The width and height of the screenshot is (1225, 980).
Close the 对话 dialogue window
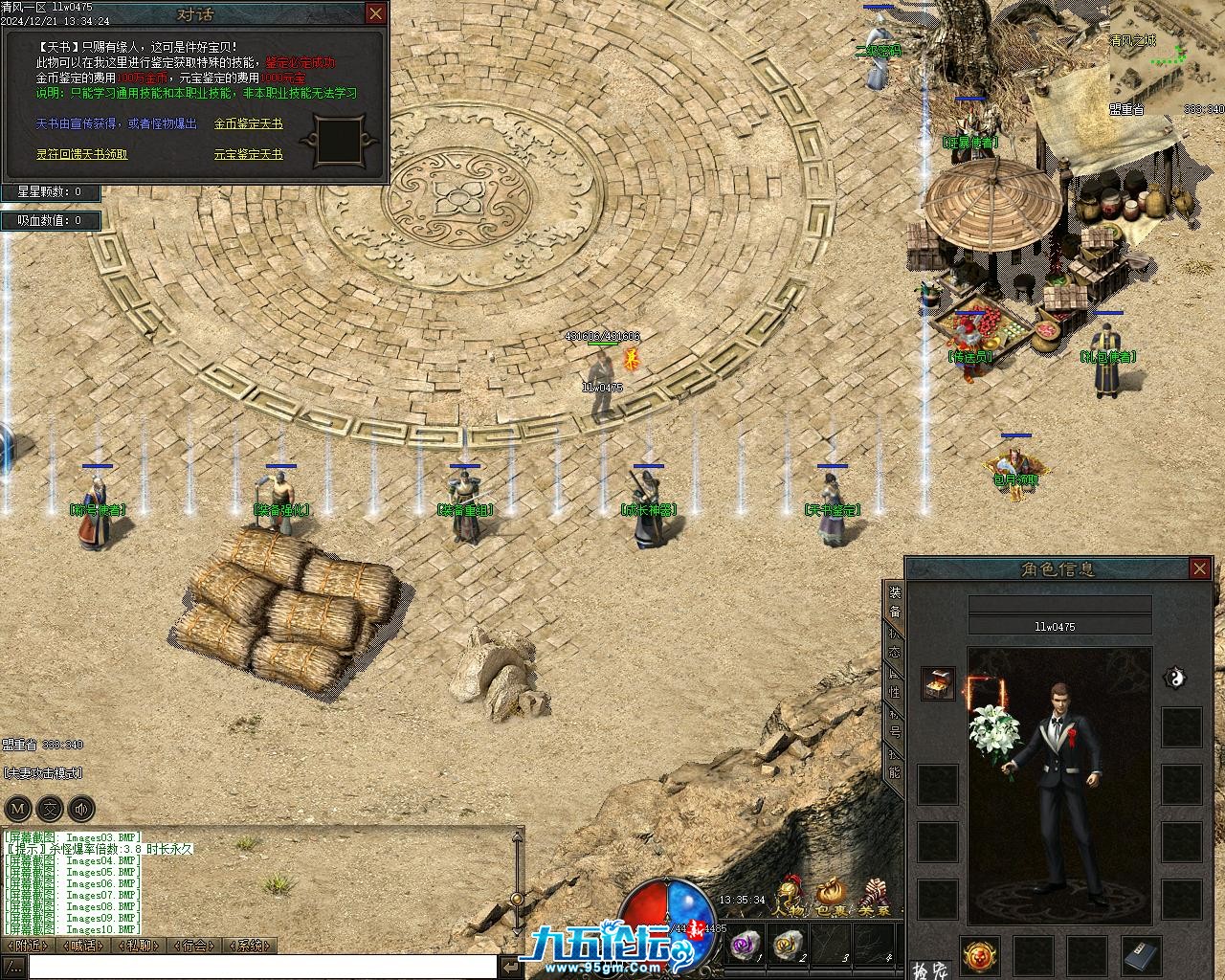[x=376, y=13]
